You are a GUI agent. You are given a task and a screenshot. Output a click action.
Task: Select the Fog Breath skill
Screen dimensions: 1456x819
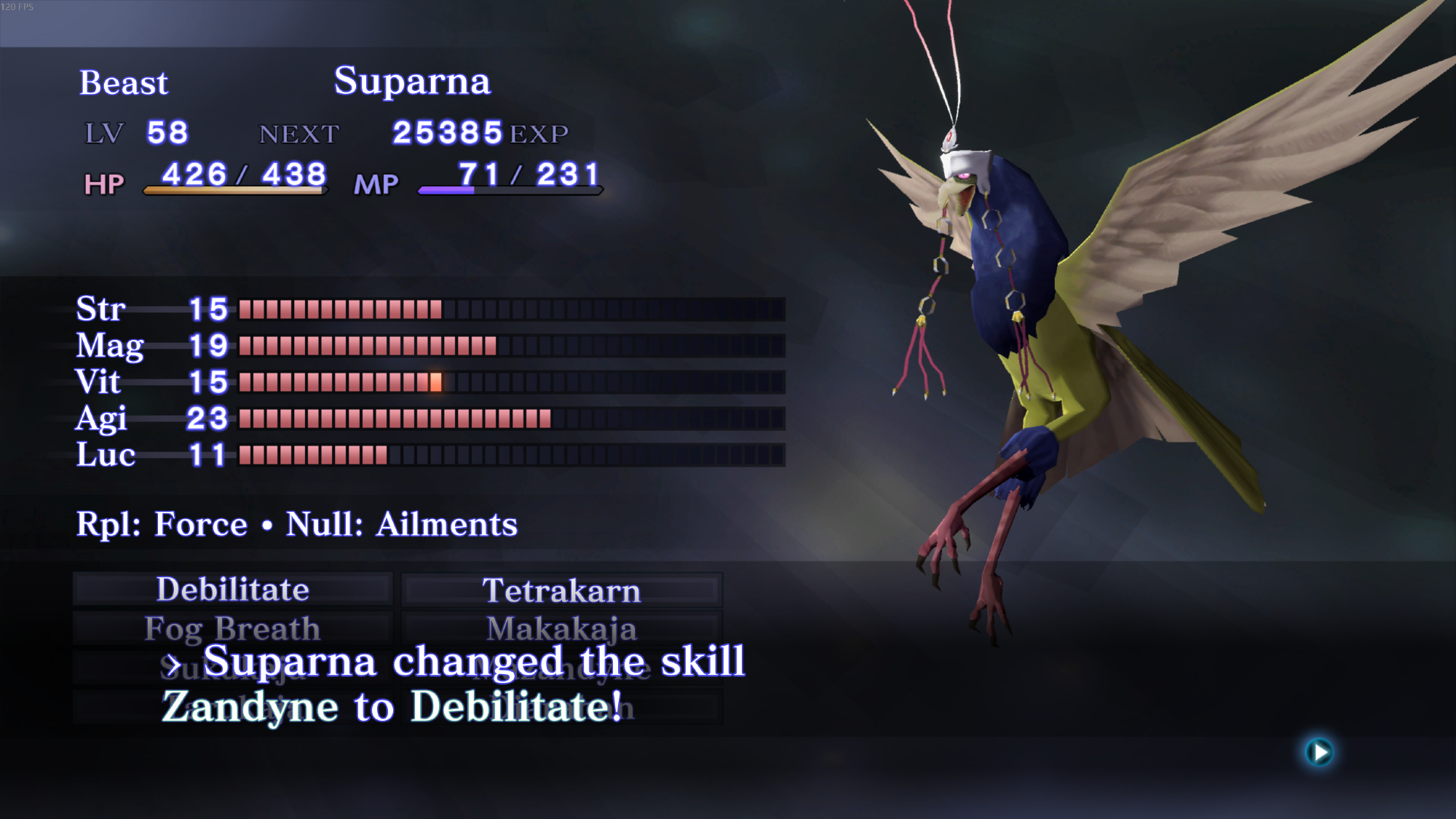pyautogui.click(x=233, y=628)
